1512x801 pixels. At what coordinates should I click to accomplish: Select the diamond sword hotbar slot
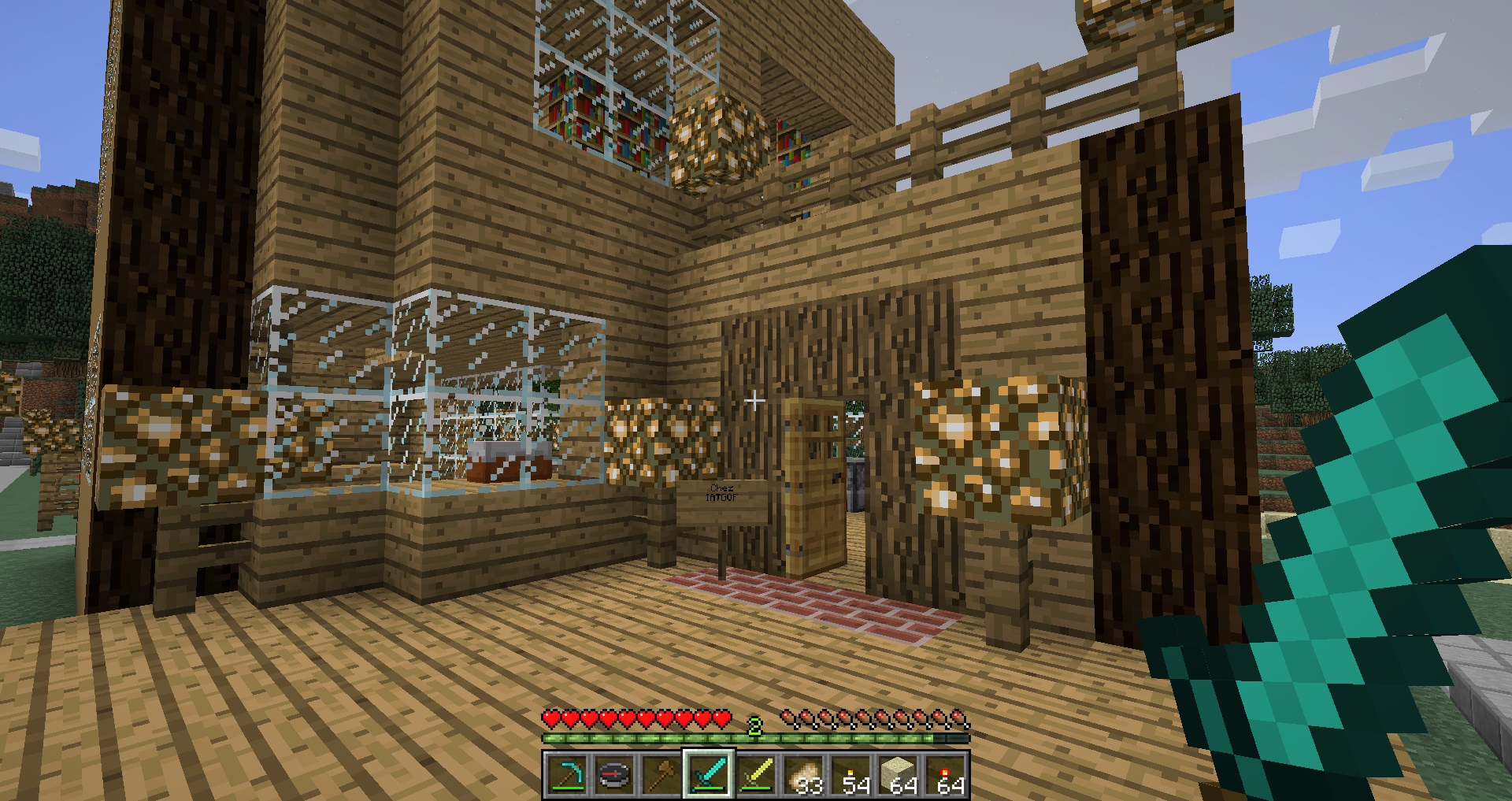pyautogui.click(x=709, y=775)
